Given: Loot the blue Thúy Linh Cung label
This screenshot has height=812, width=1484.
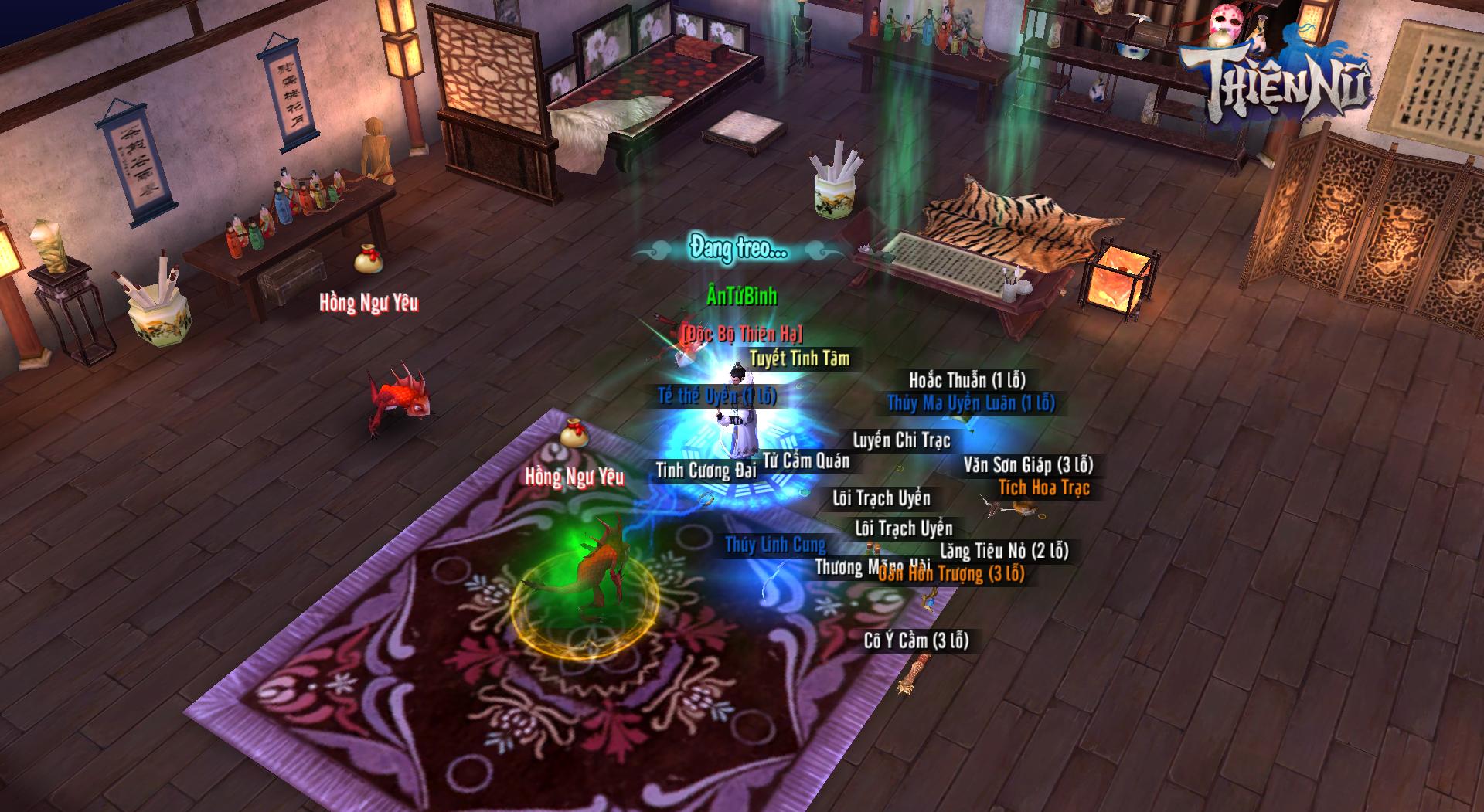Looking at the screenshot, I should point(775,545).
